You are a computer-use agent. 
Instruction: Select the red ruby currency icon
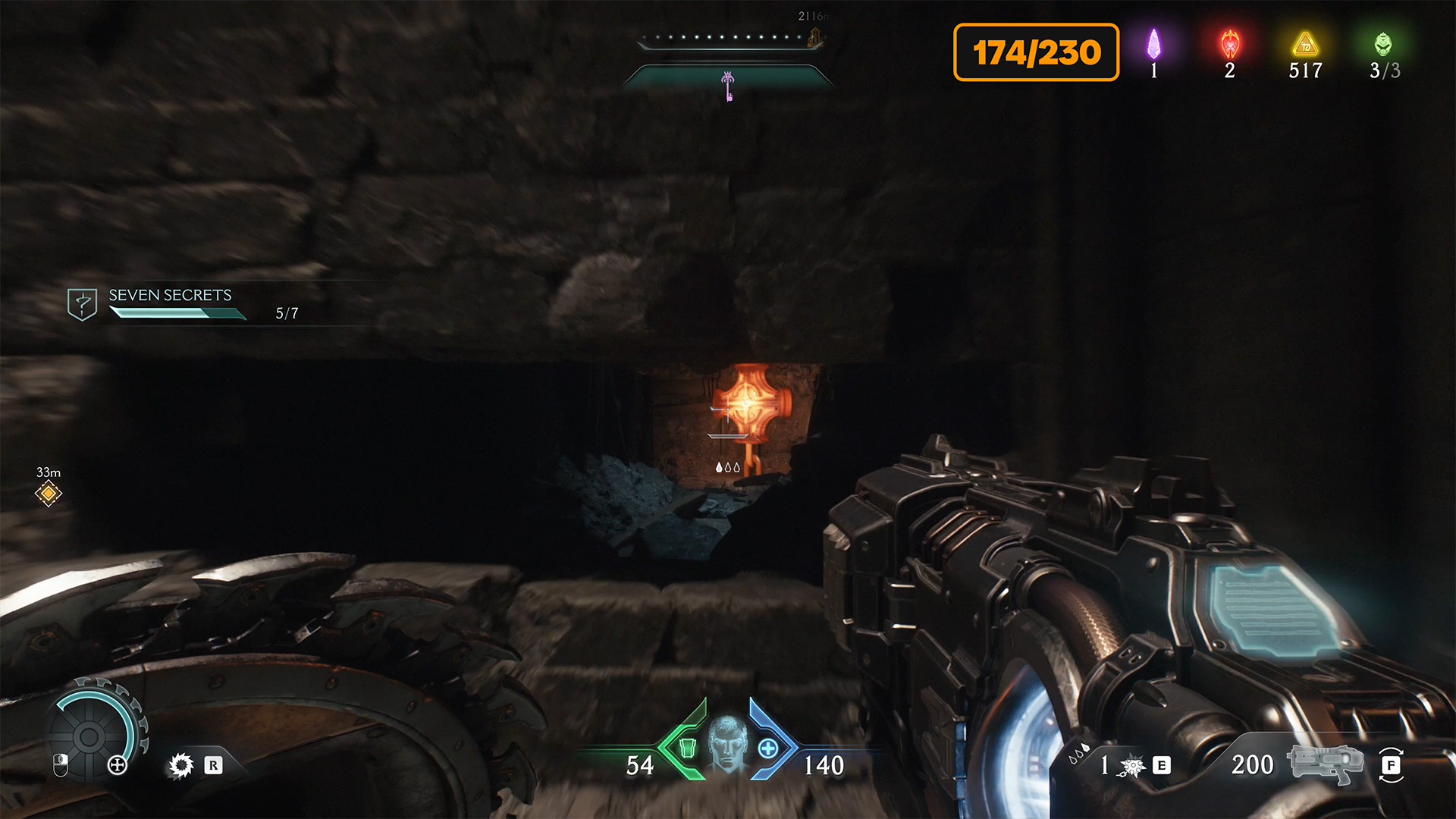pos(1229,44)
